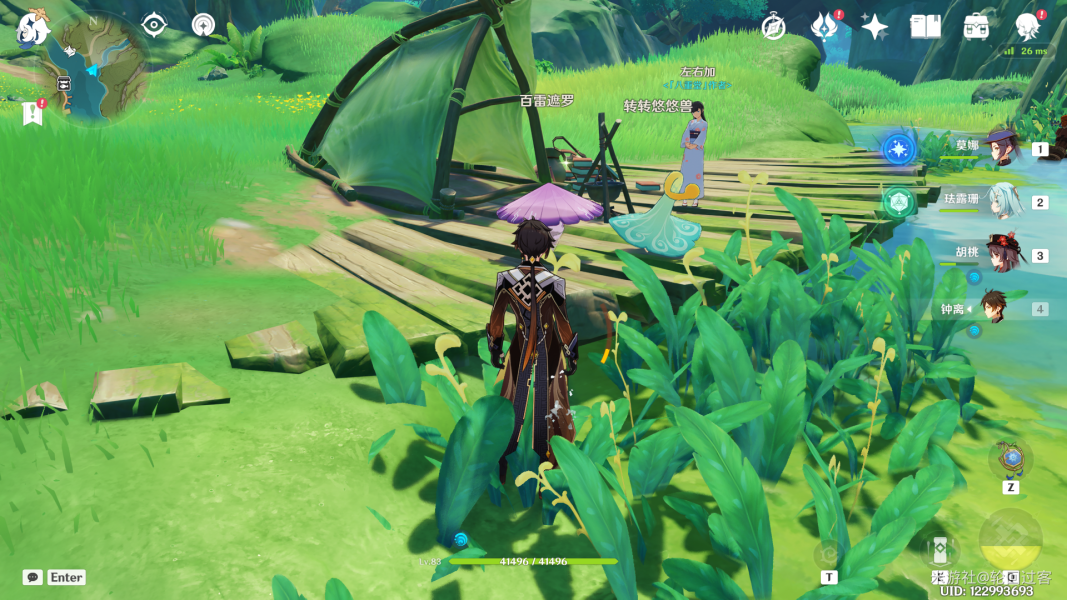
Task: Open the compass icon in the top bar
Action: coord(773,27)
